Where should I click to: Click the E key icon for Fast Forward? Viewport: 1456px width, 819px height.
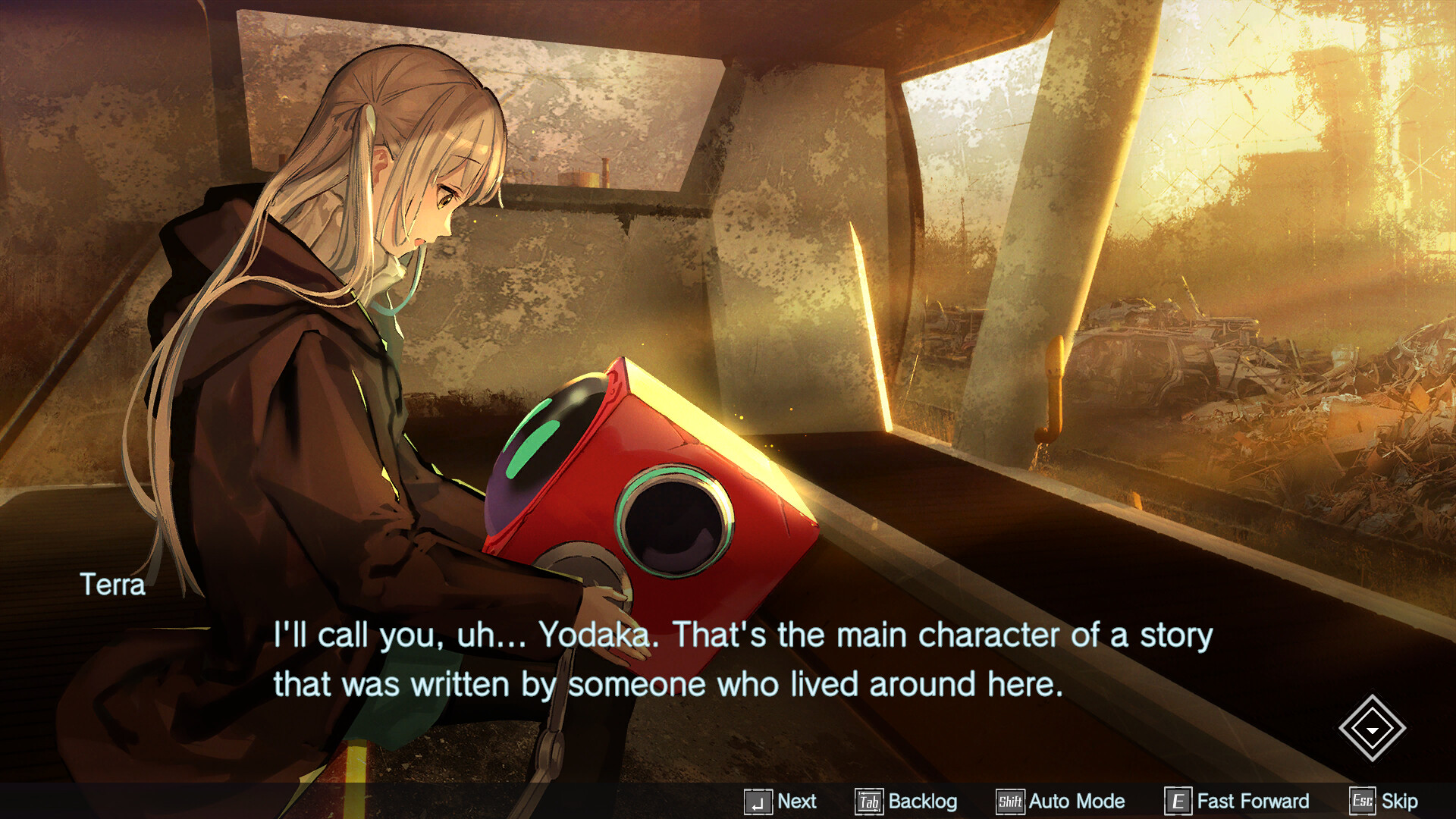(1178, 801)
